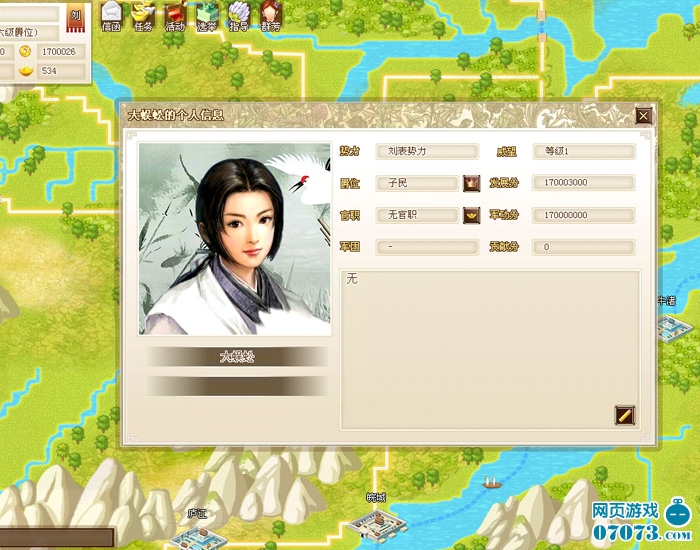Open the 任务 quests menu

pos(143,16)
